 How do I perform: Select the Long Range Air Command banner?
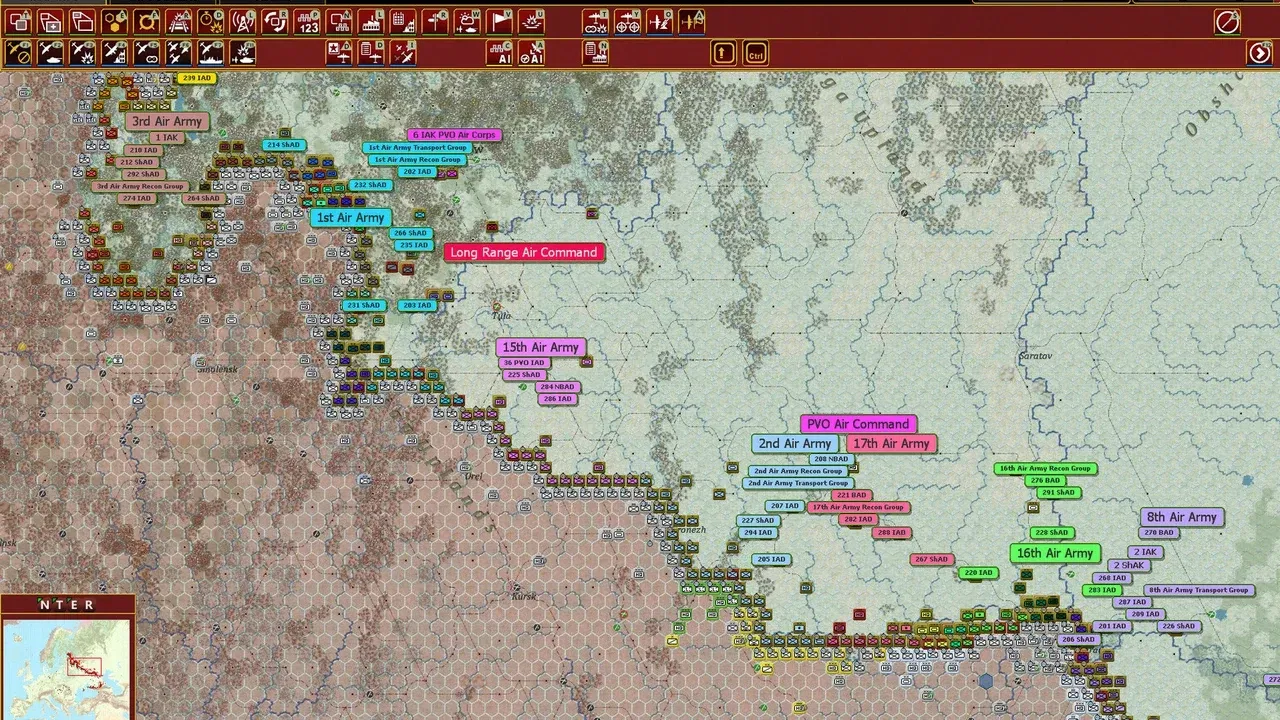(525, 252)
